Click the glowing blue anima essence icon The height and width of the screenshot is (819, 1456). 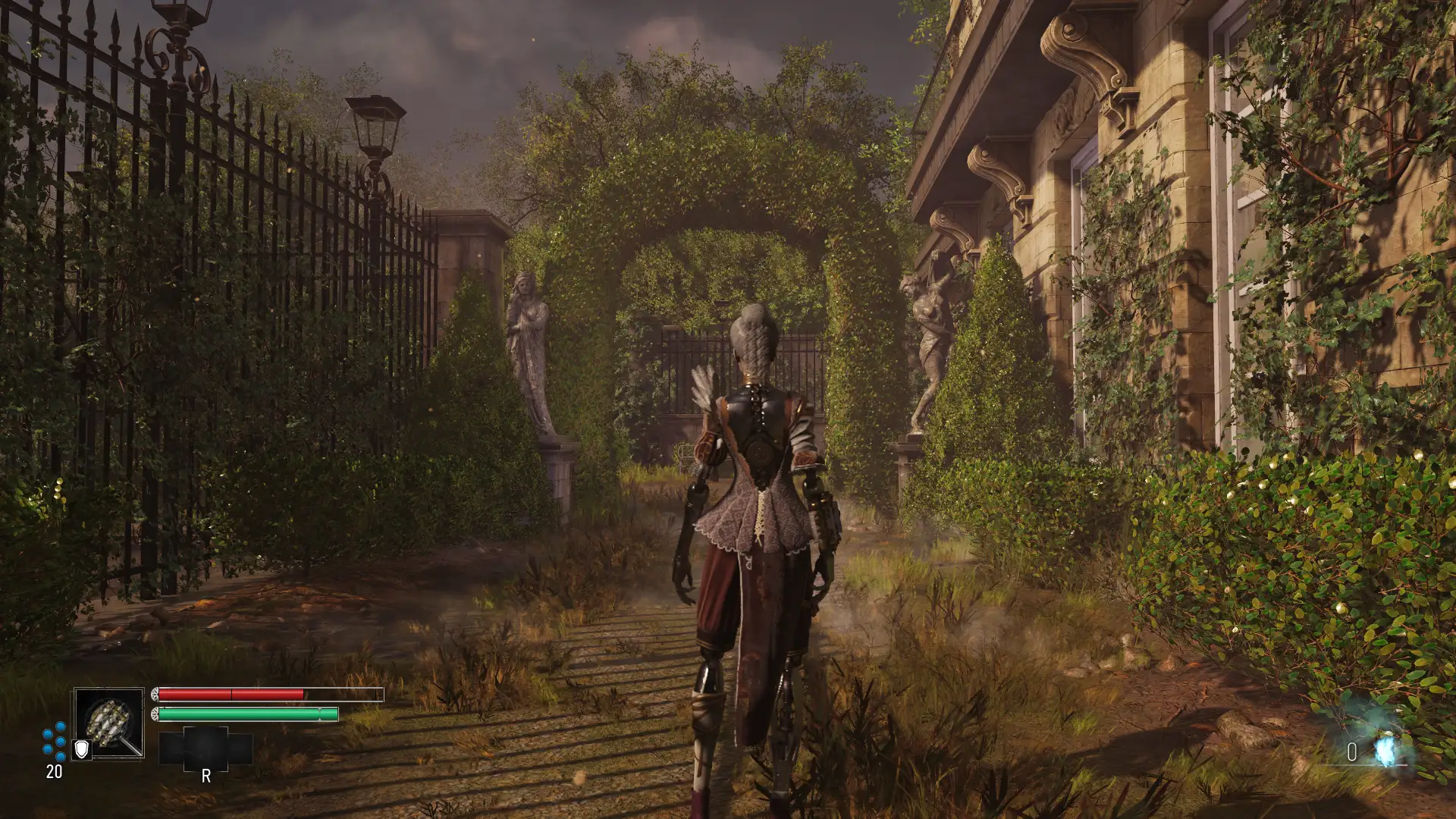(1386, 750)
